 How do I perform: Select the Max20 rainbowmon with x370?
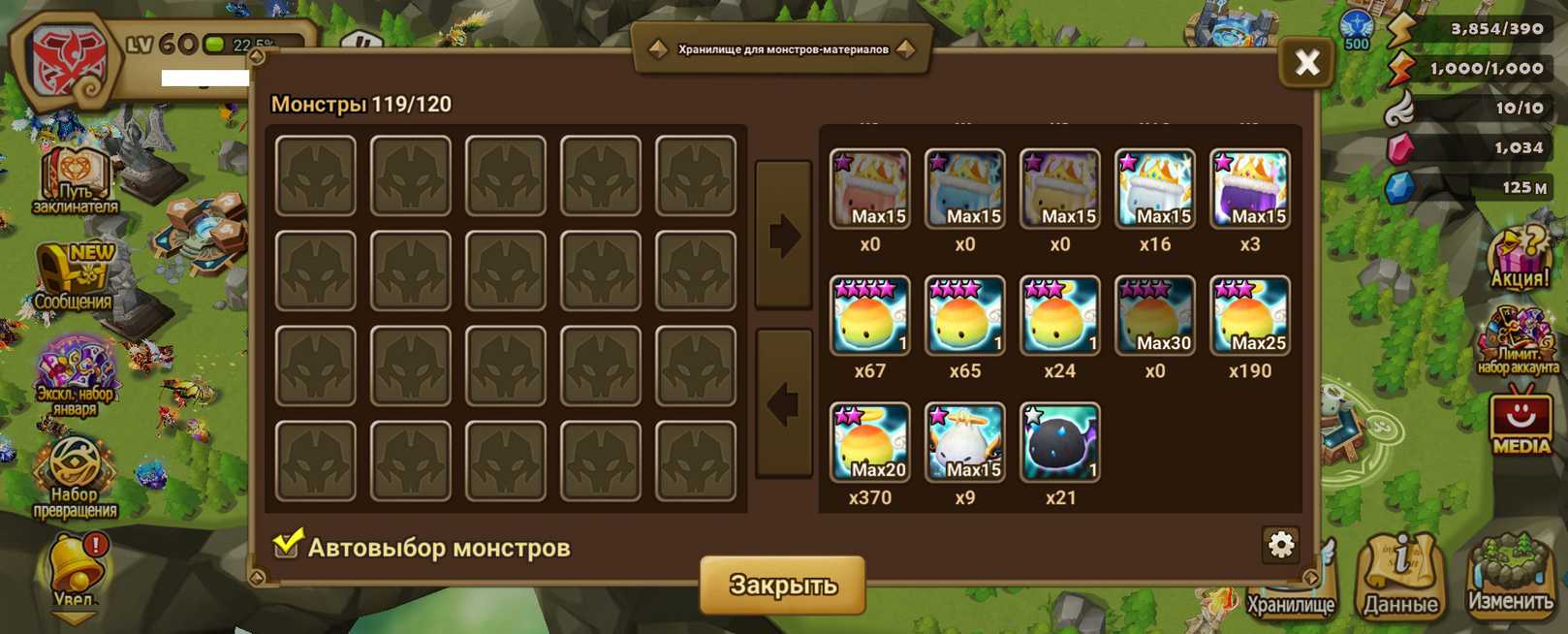[869, 442]
